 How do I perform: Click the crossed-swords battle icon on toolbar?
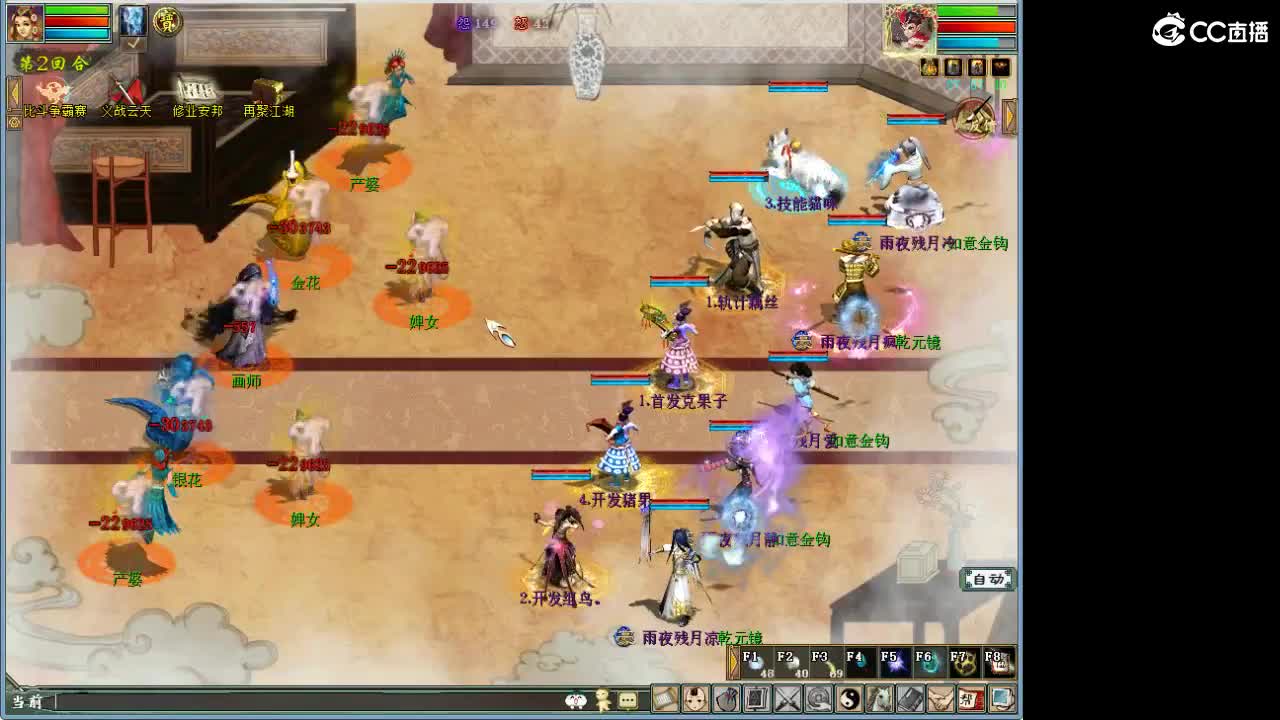click(x=786, y=698)
